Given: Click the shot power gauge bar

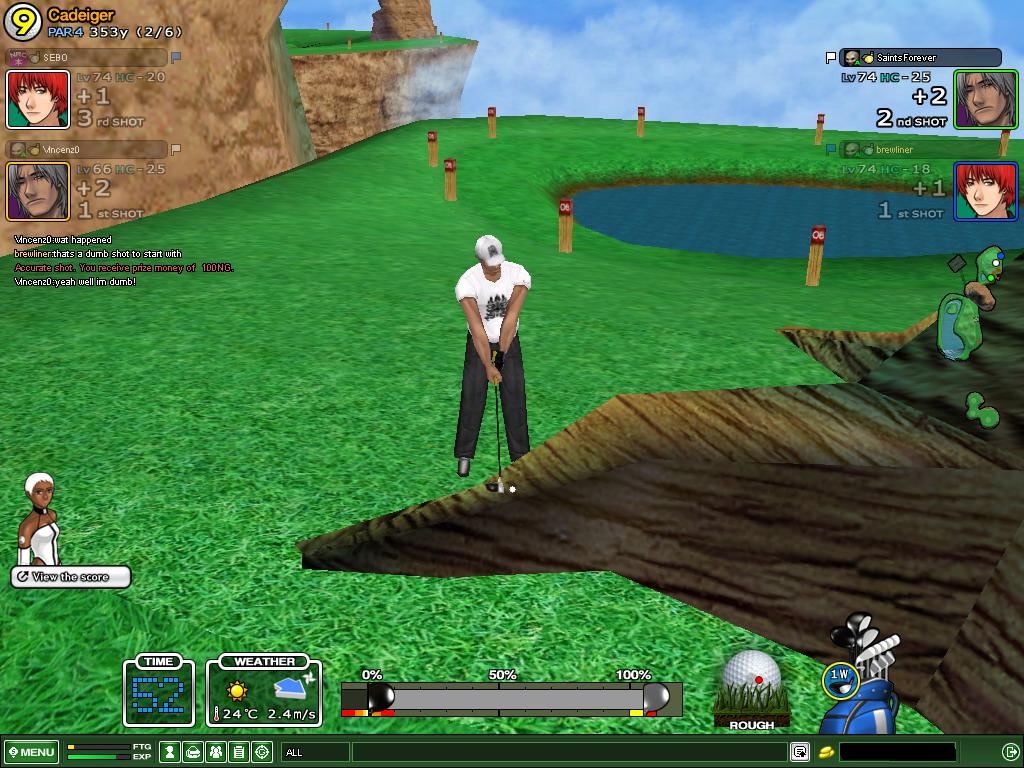Looking at the screenshot, I should pos(511,698).
